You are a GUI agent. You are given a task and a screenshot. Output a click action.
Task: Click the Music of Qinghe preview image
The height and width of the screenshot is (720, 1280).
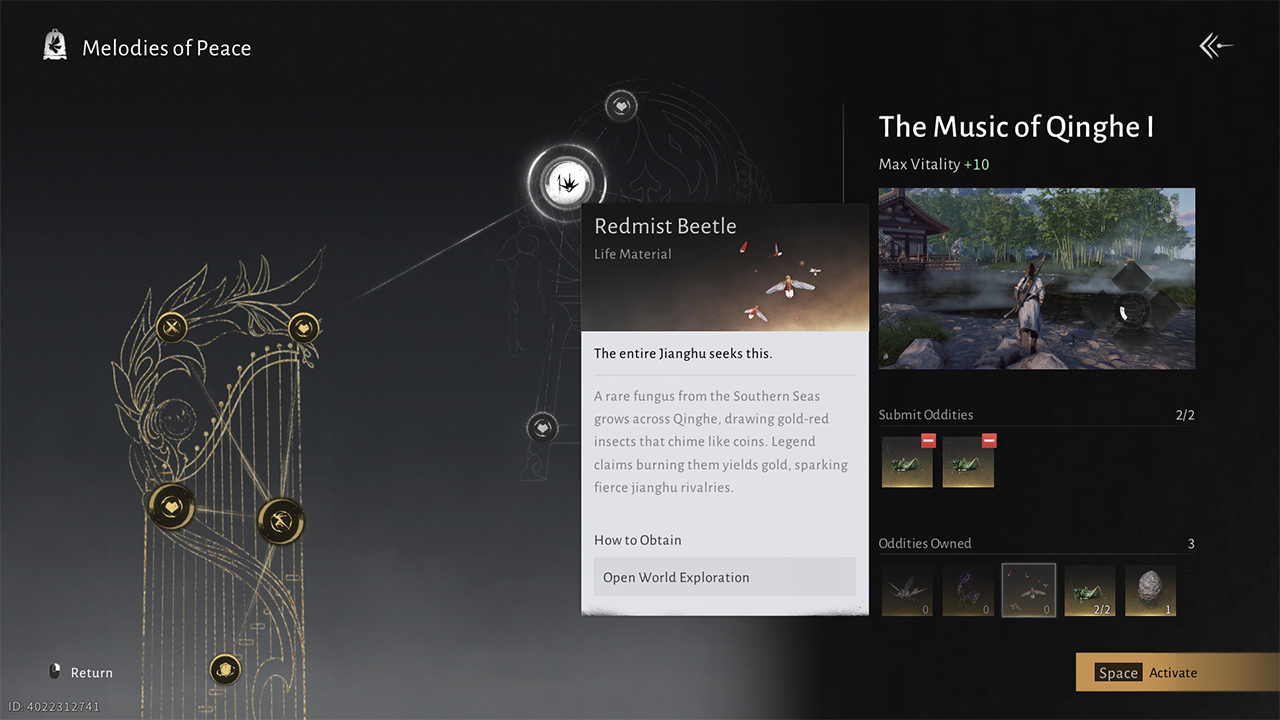click(1036, 278)
